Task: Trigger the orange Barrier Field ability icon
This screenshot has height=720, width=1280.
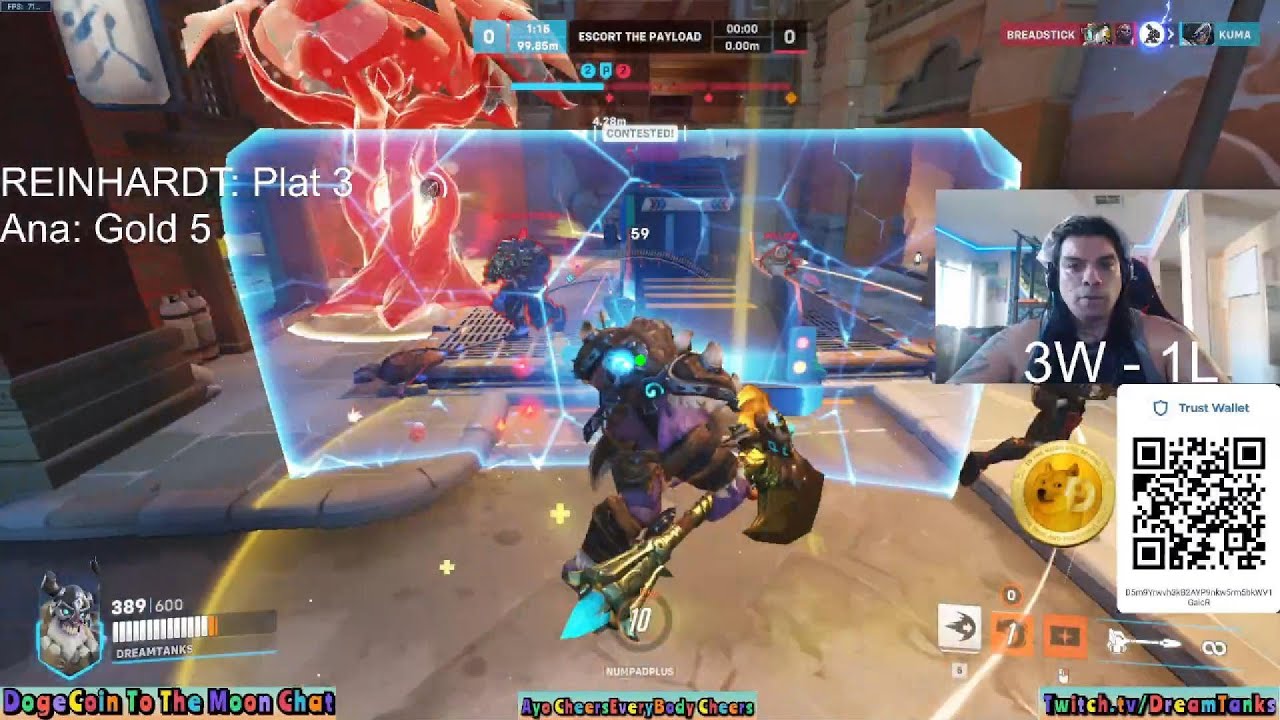Action: click(1063, 635)
